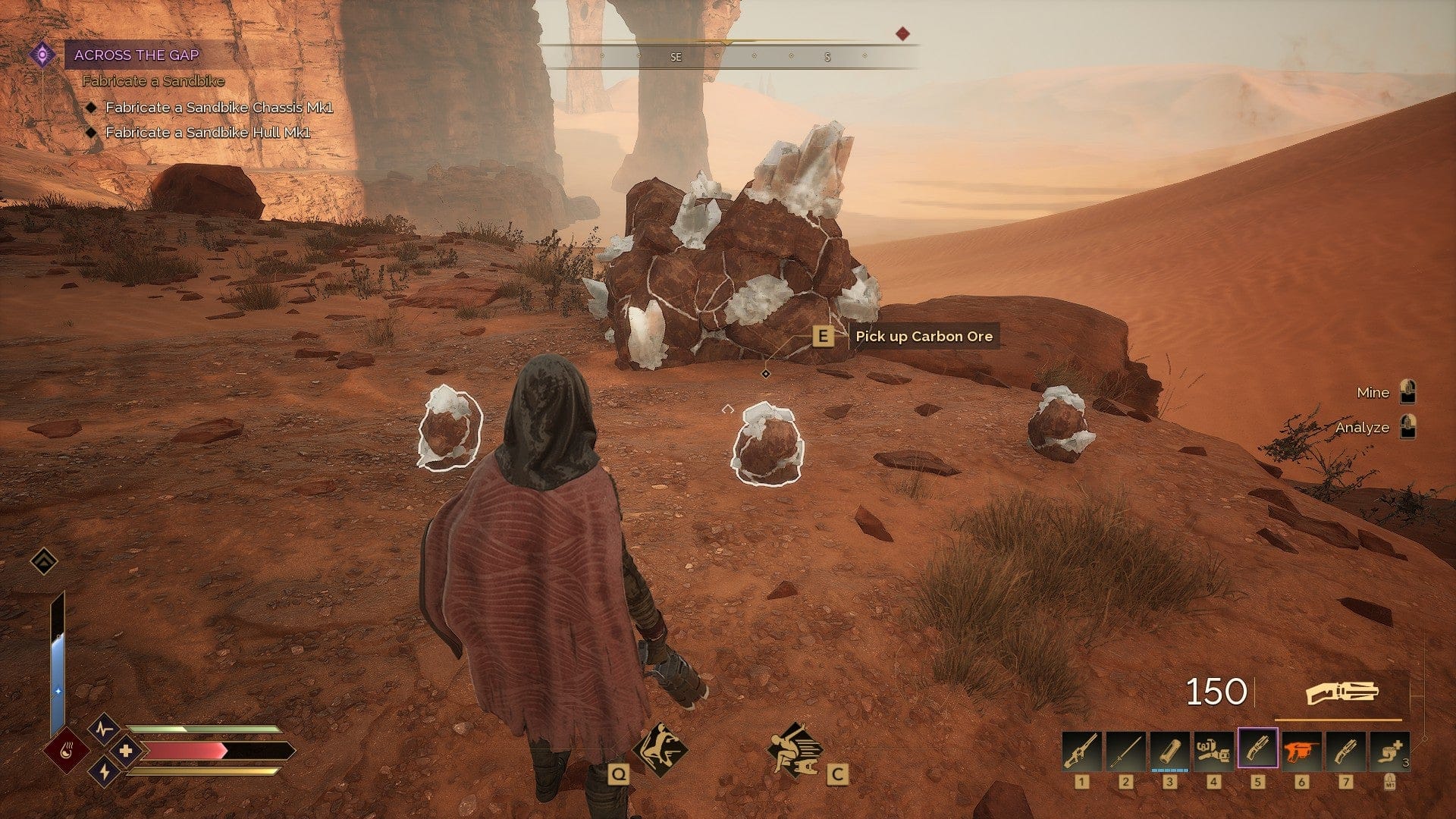Click the chevron diamond icon above the water gauge

coord(44,561)
